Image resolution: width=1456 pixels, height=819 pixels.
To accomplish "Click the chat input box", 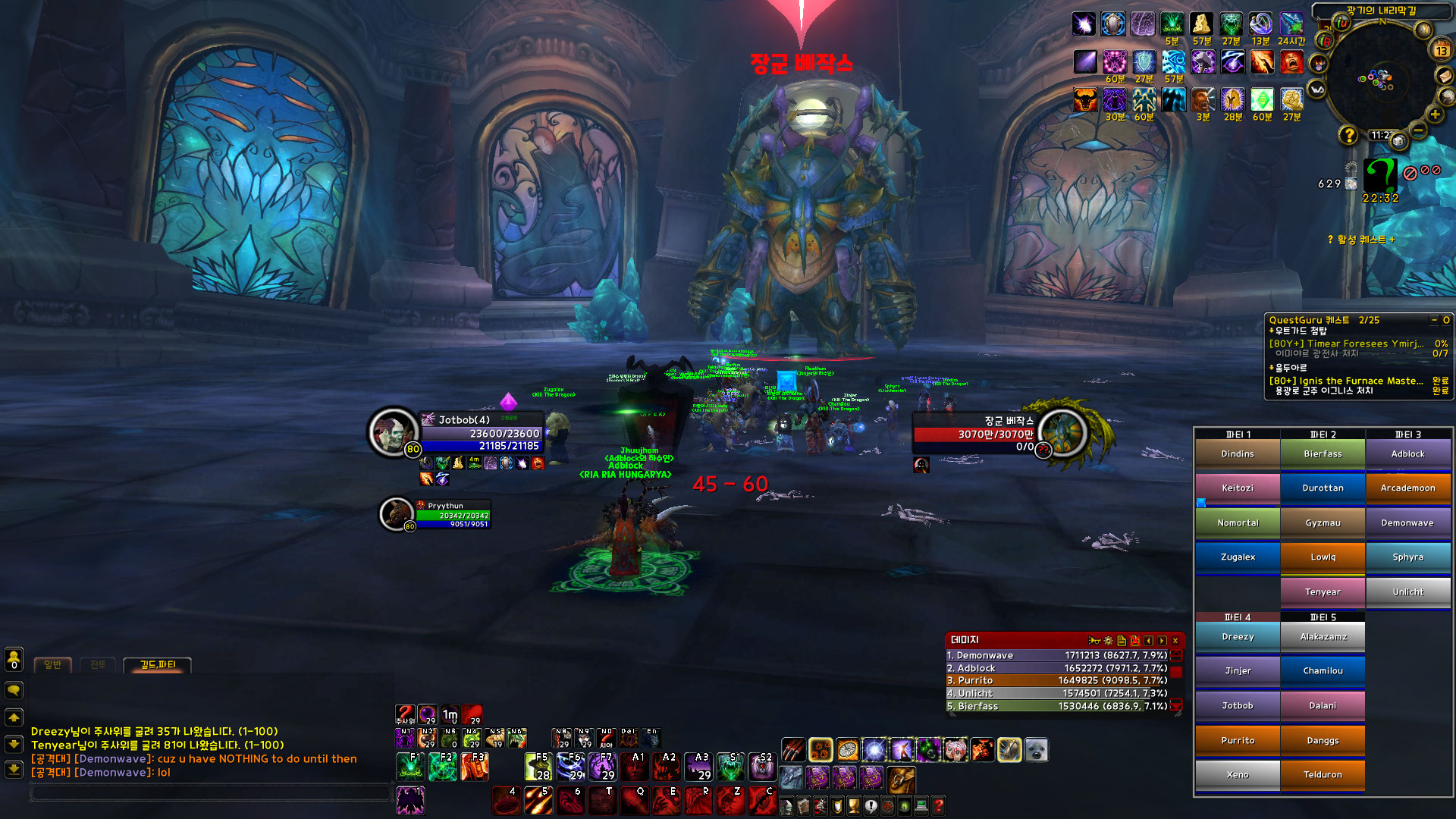I will coord(209,792).
